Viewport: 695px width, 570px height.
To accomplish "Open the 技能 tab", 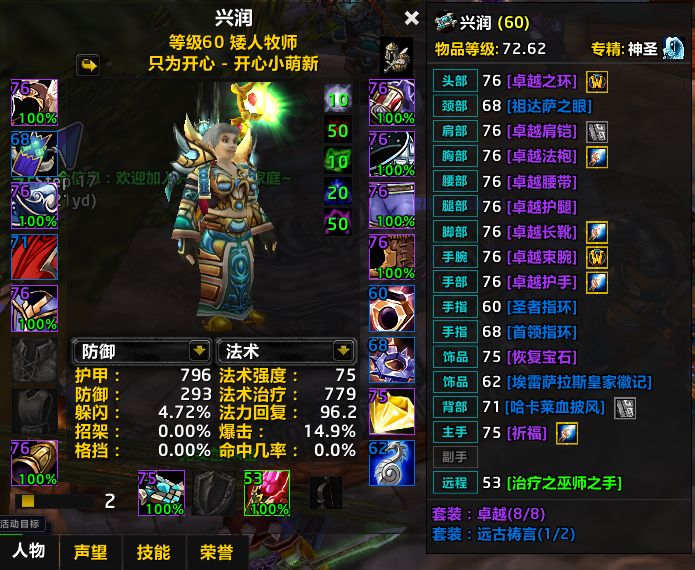I will point(153,552).
